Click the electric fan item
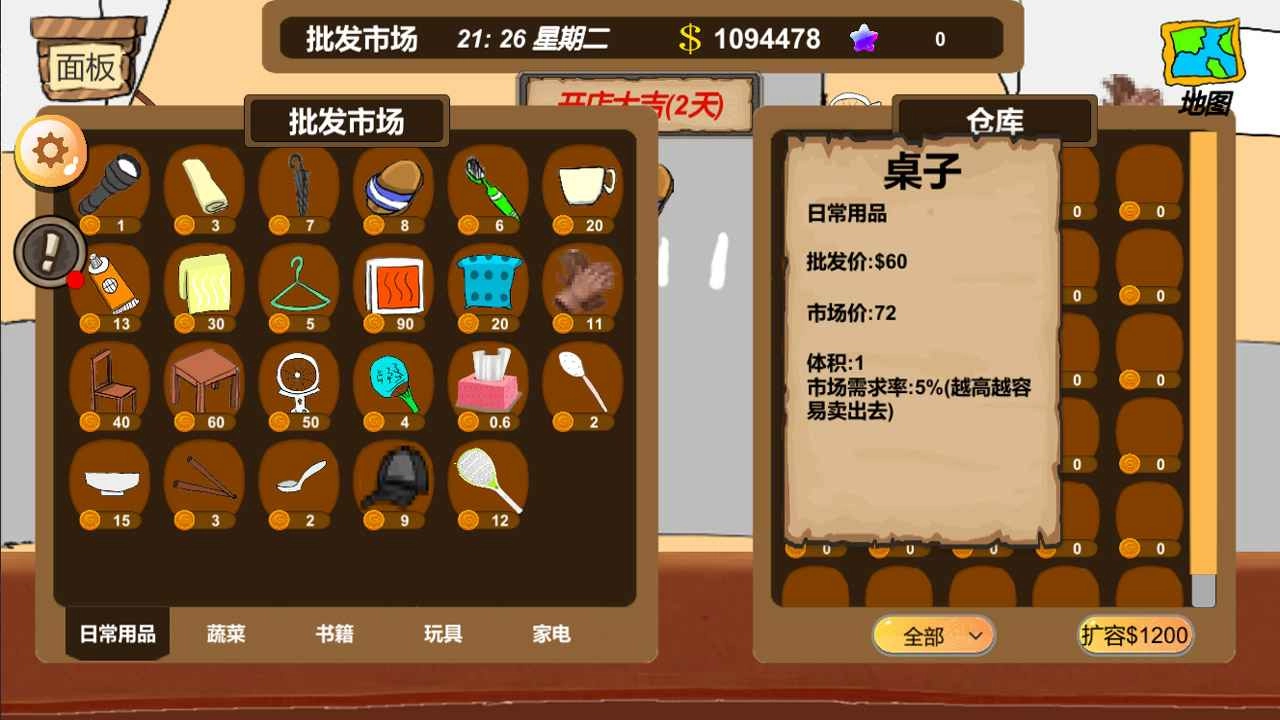Image resolution: width=1280 pixels, height=720 pixels. coord(298,385)
